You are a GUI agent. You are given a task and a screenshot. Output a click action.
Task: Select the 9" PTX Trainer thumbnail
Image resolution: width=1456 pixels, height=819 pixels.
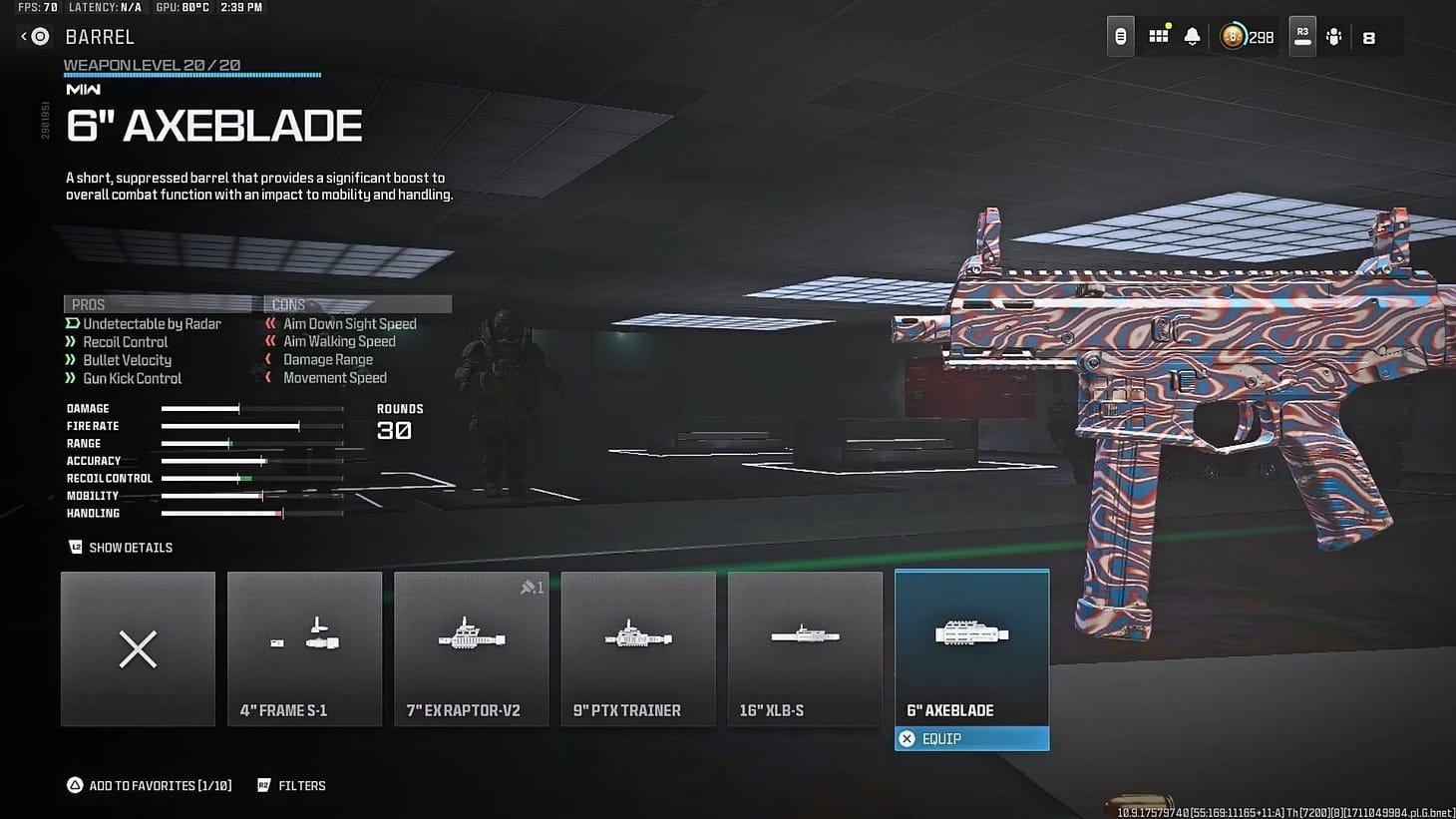(637, 648)
